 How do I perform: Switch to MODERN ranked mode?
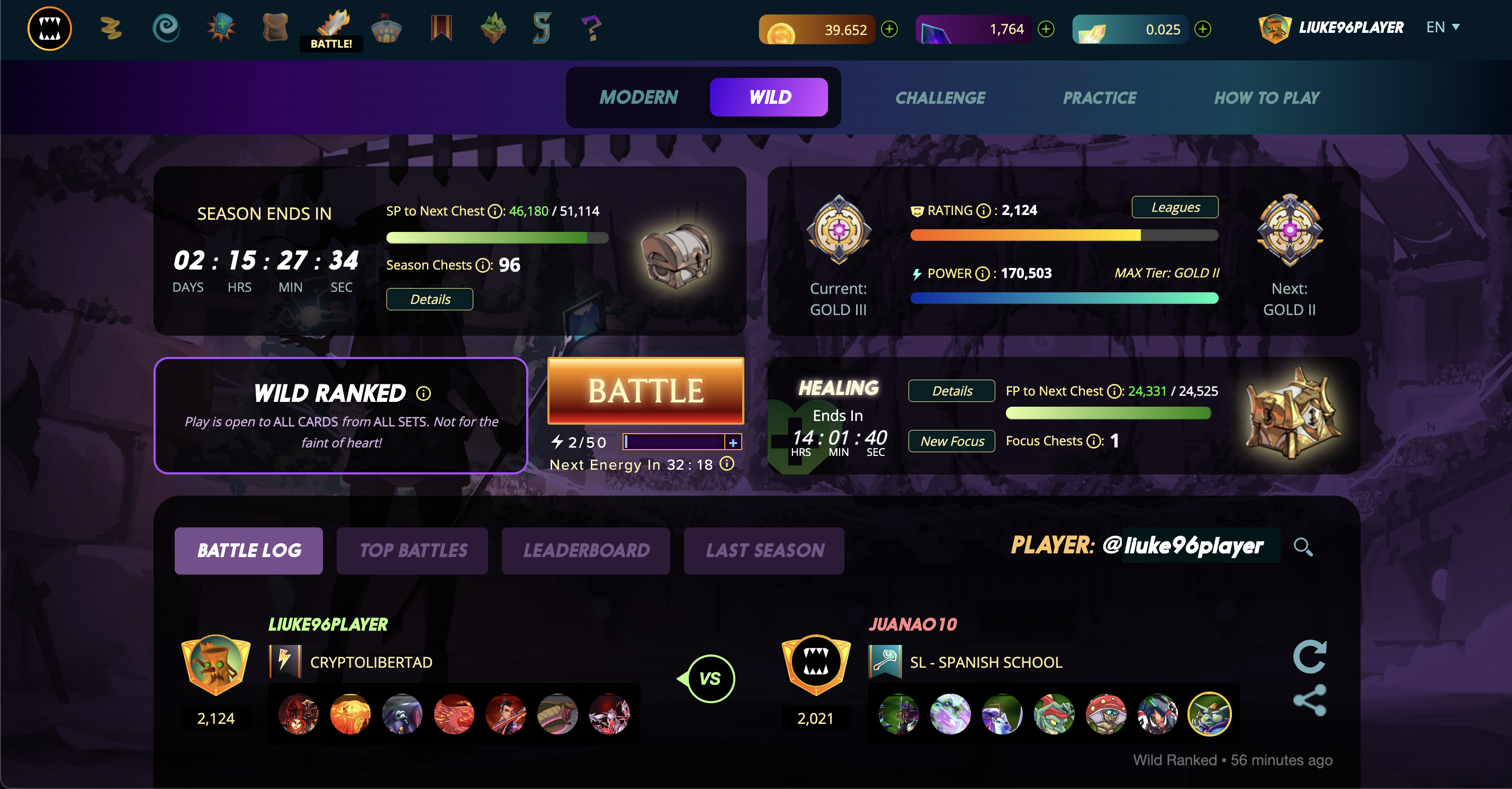[x=638, y=97]
